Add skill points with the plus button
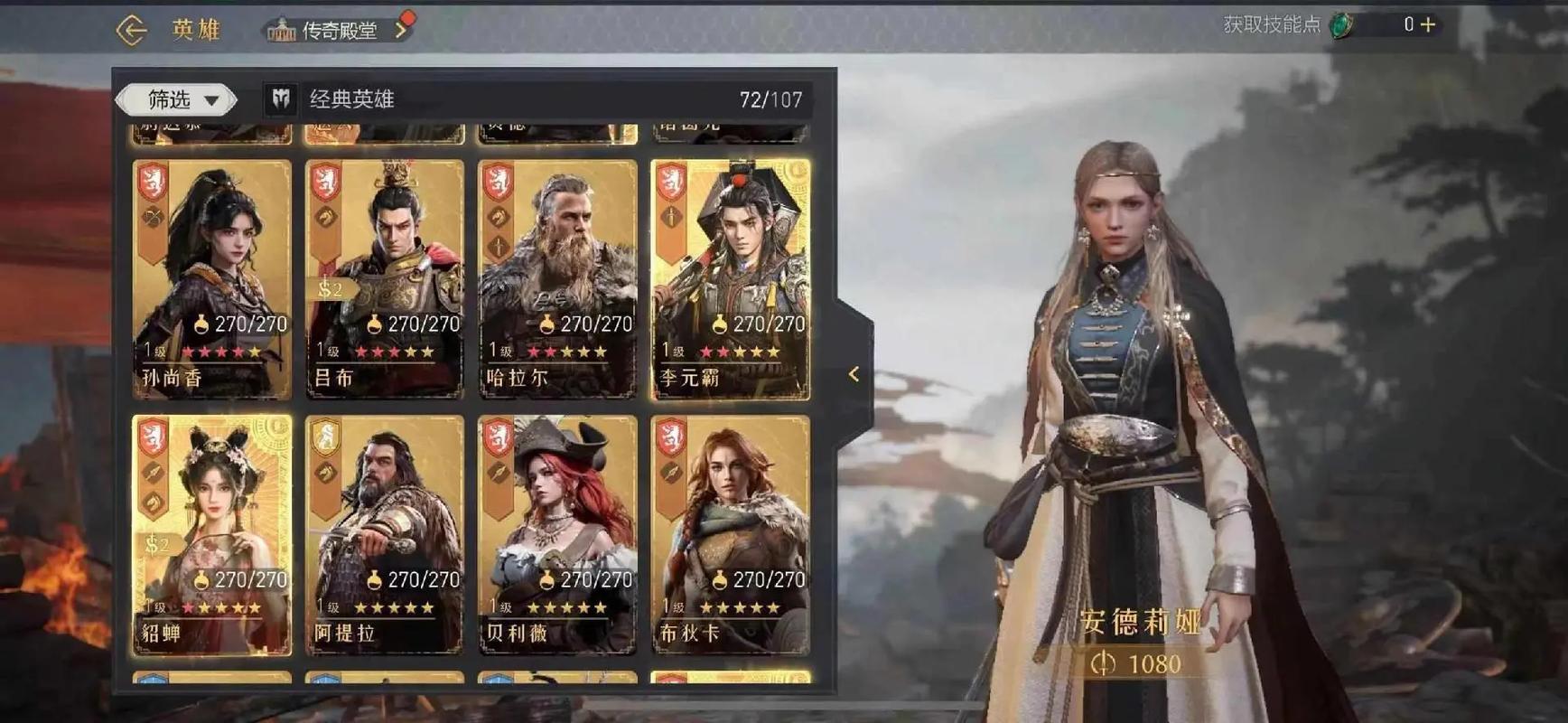Image resolution: width=1568 pixels, height=723 pixels. coord(1428,25)
